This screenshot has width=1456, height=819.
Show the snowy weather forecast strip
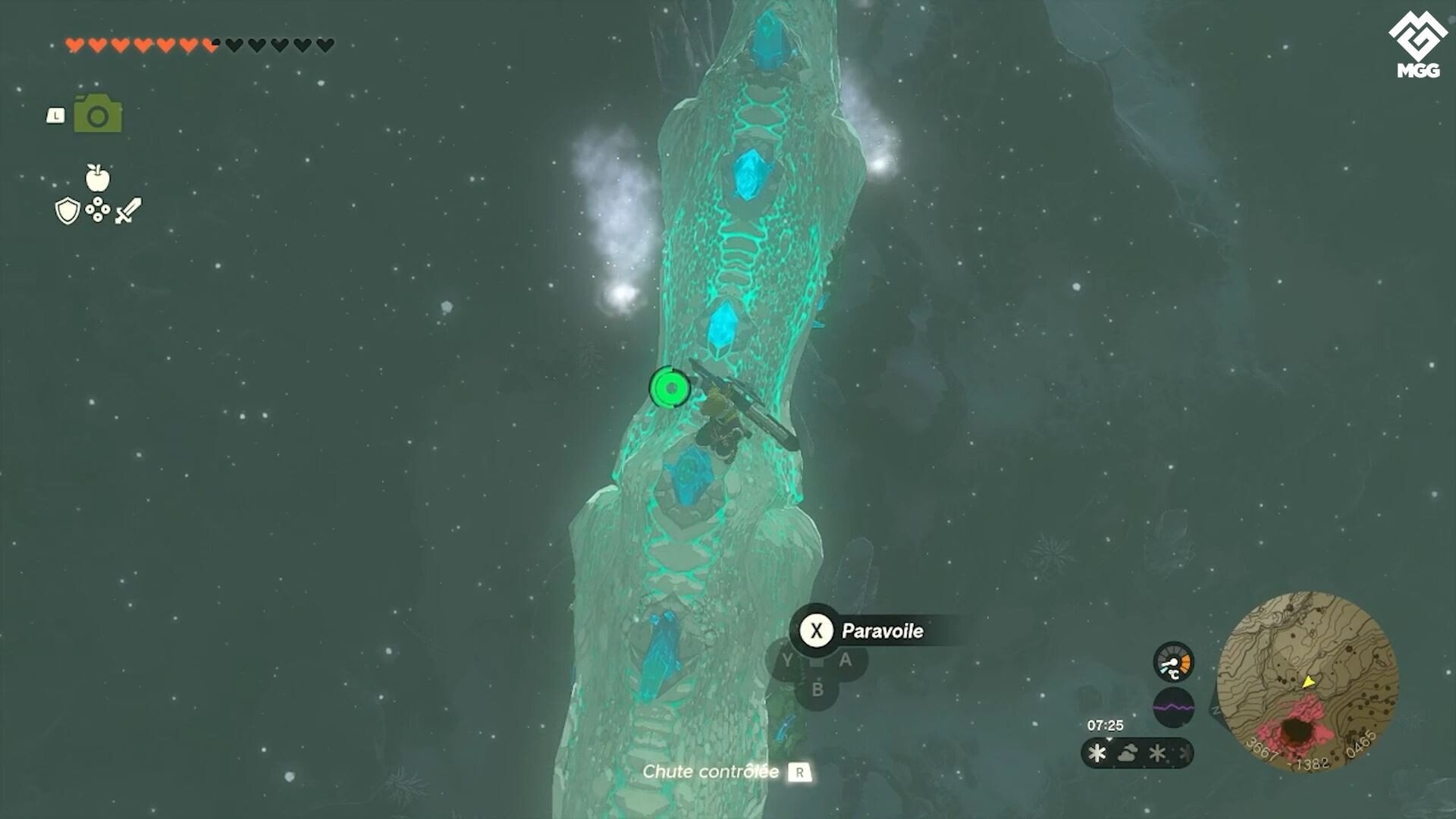click(1137, 753)
